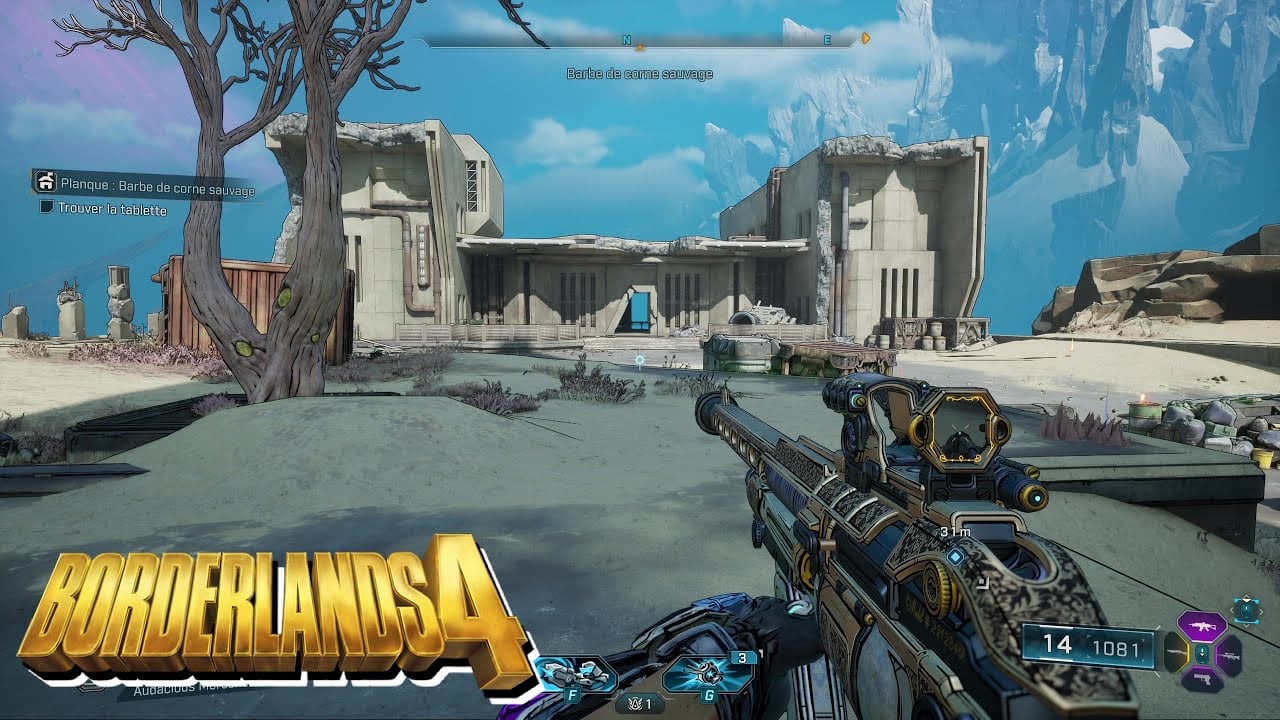
Task: Toggle the down arrow below the ordnance selector
Action: click(1246, 626)
